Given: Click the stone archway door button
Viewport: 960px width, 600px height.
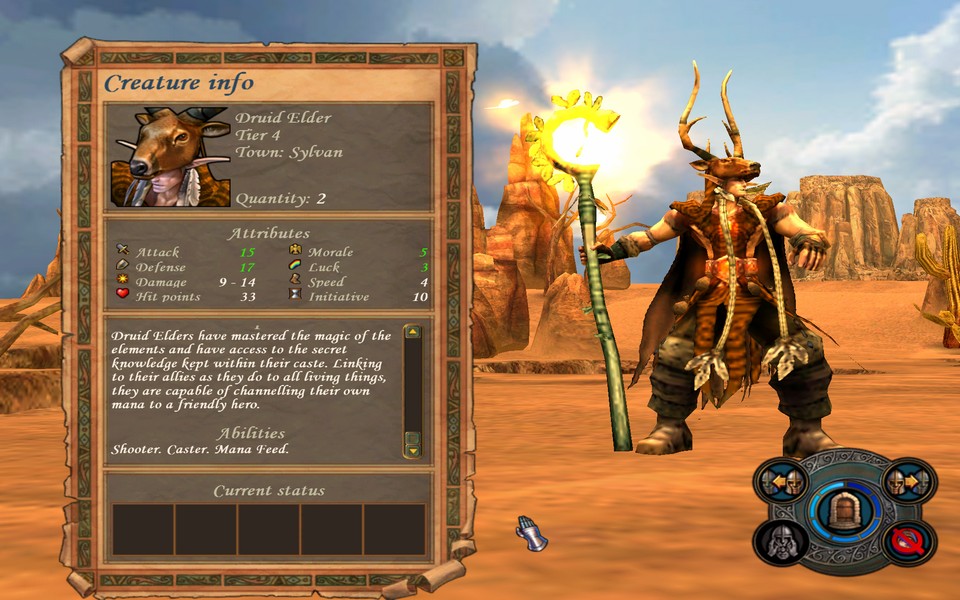Looking at the screenshot, I should click(845, 510).
